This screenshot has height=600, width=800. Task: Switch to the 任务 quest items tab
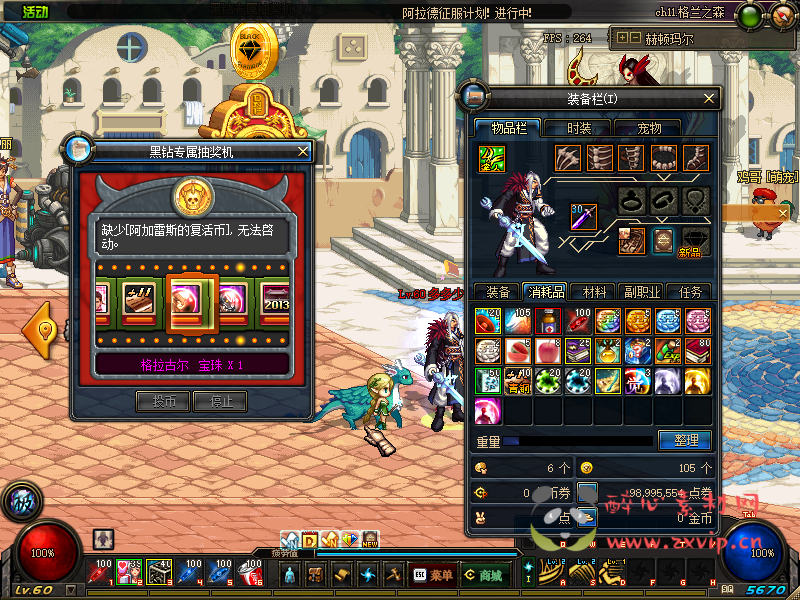[x=690, y=292]
